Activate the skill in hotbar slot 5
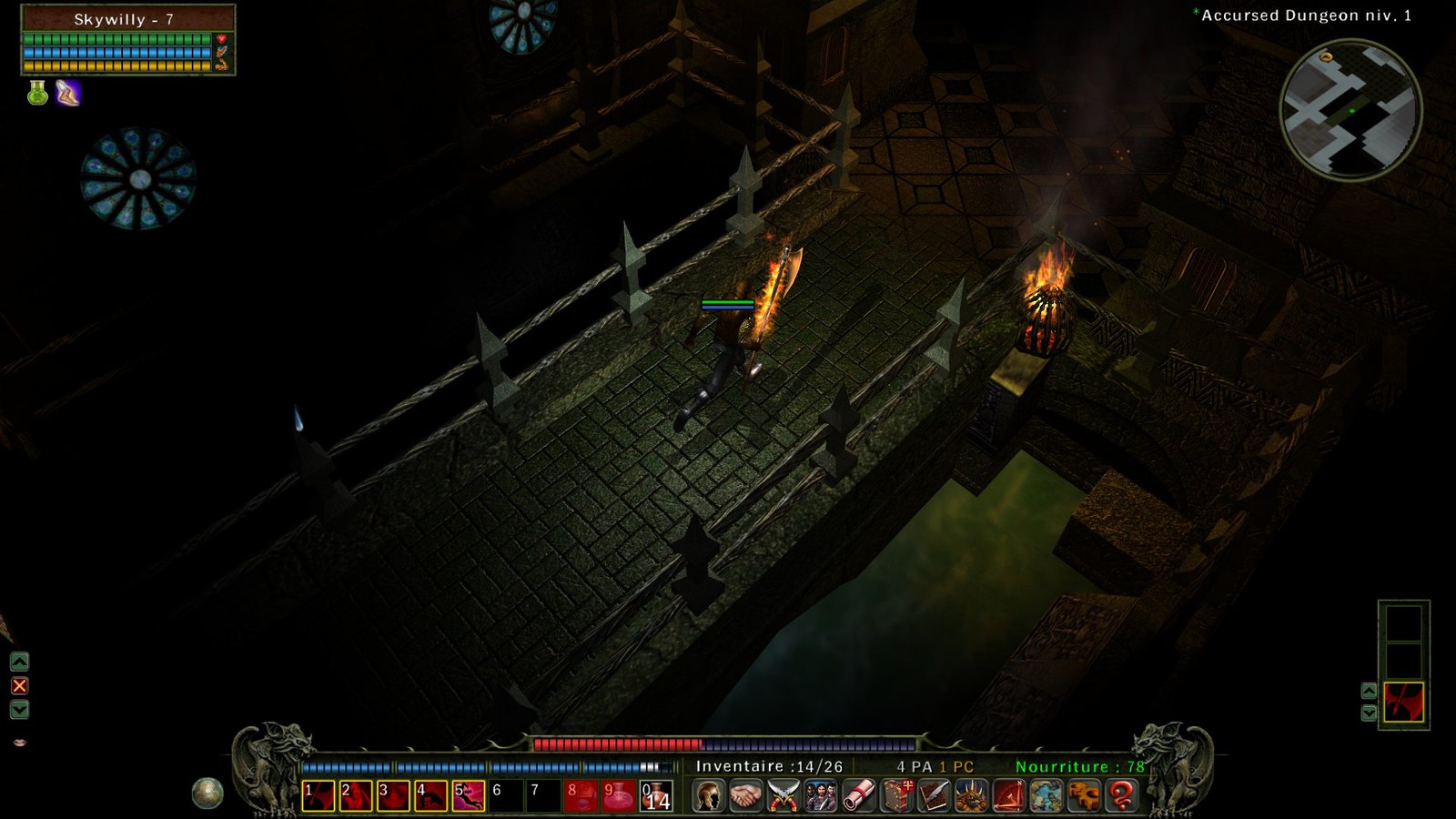The image size is (1456, 819). 469,796
